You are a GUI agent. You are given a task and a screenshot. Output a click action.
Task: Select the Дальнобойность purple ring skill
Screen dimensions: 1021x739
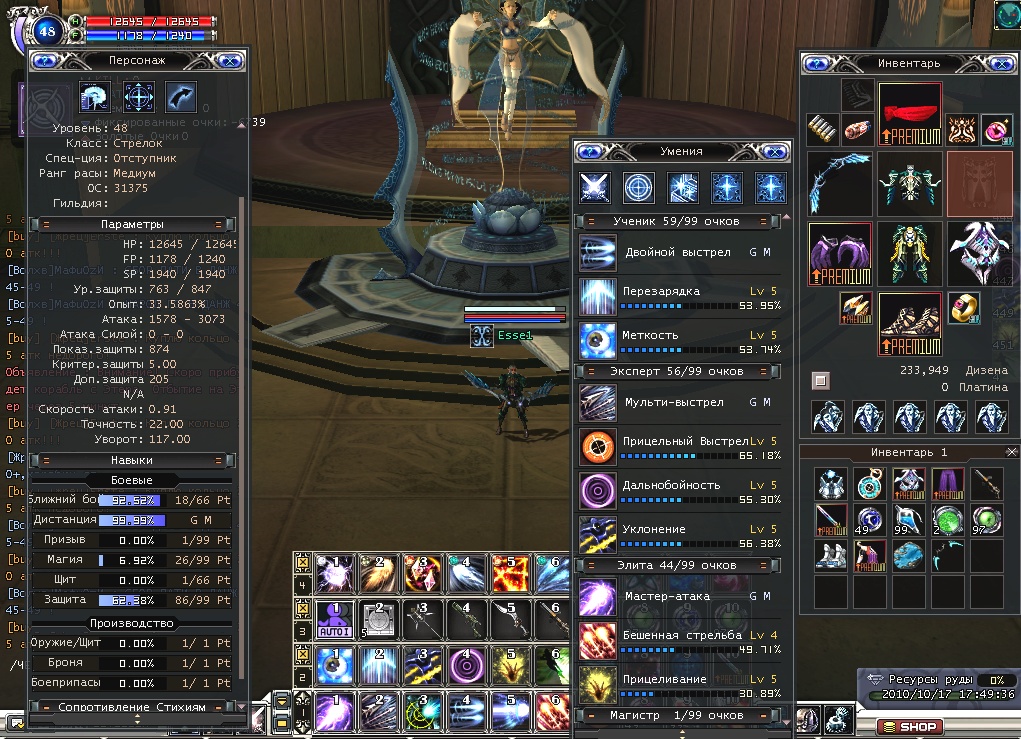tap(598, 491)
